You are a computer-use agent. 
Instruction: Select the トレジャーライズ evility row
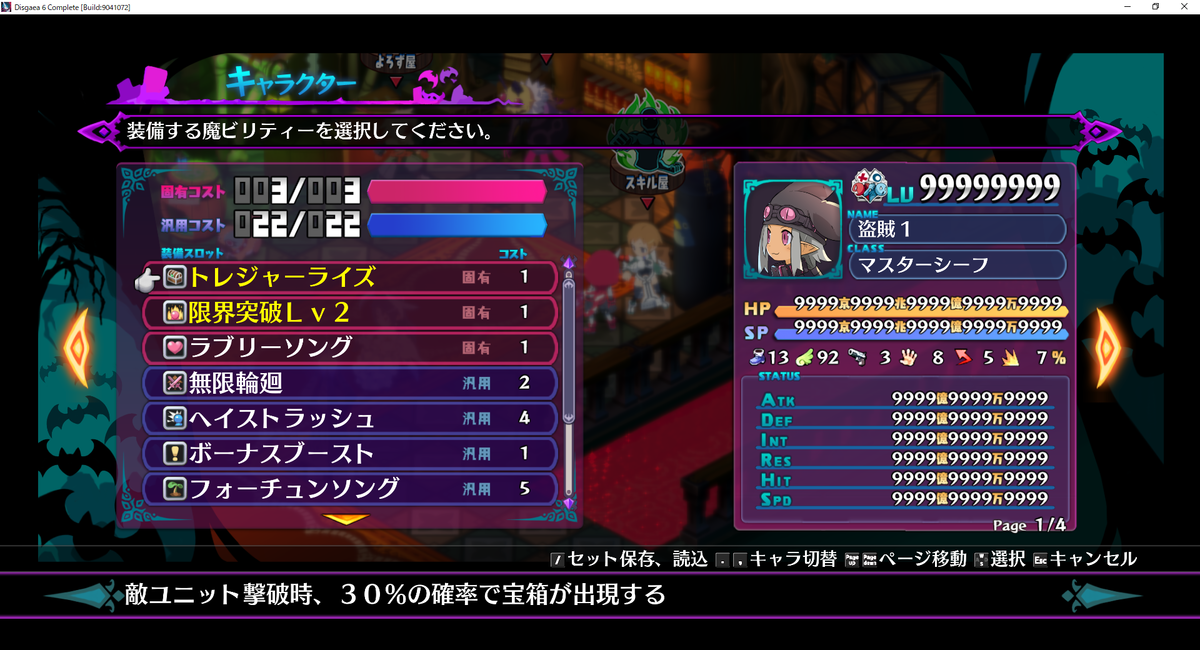(350, 277)
